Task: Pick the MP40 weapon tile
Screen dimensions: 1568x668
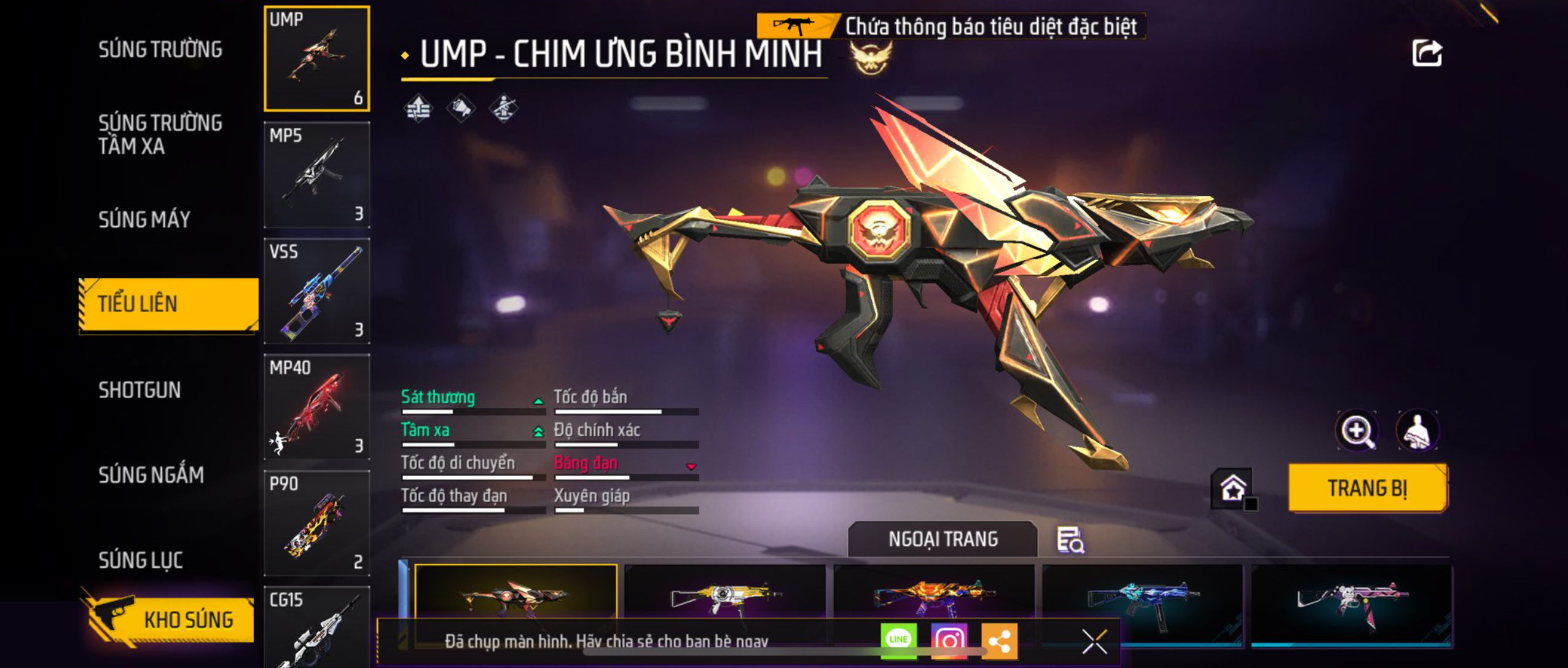Action: 317,407
